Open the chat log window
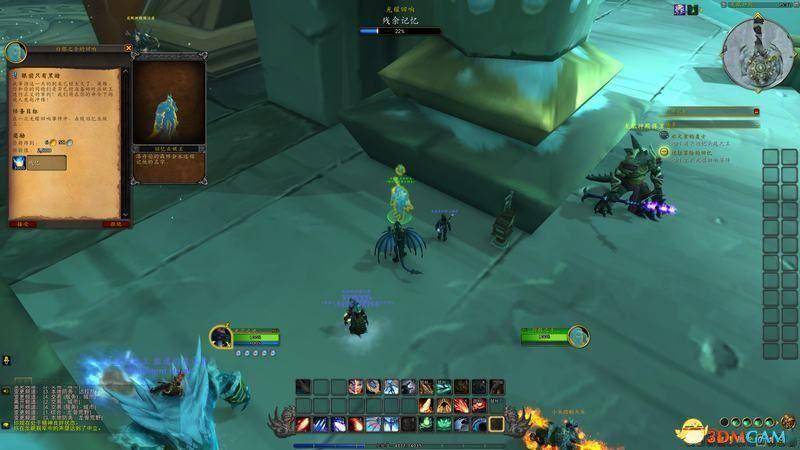800x450 pixels. coord(60,407)
